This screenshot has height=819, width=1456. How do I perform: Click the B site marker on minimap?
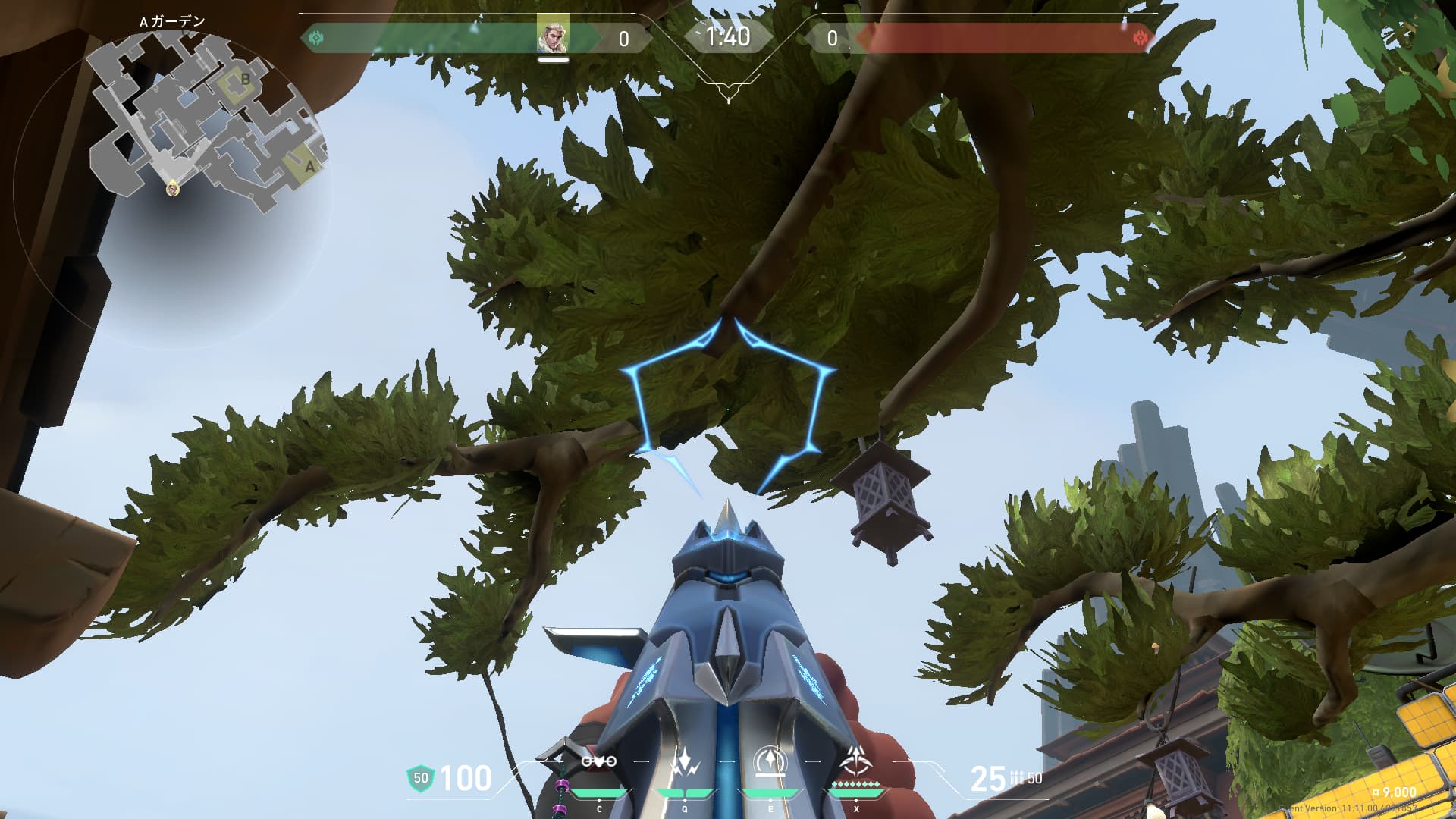[x=245, y=80]
